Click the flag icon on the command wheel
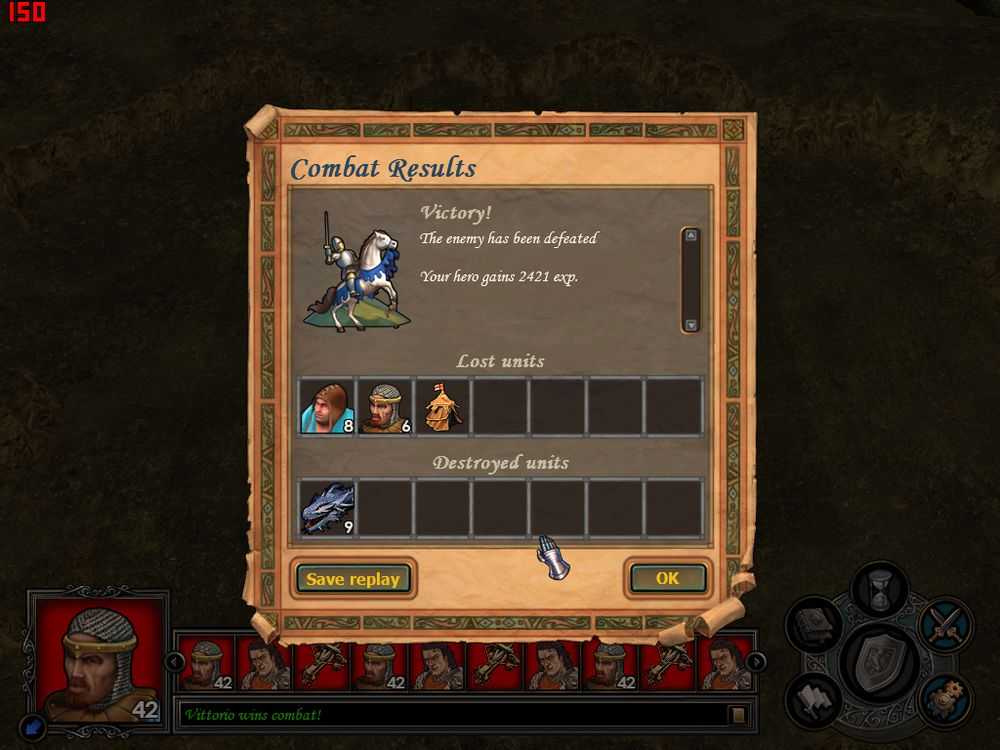 (x=816, y=699)
